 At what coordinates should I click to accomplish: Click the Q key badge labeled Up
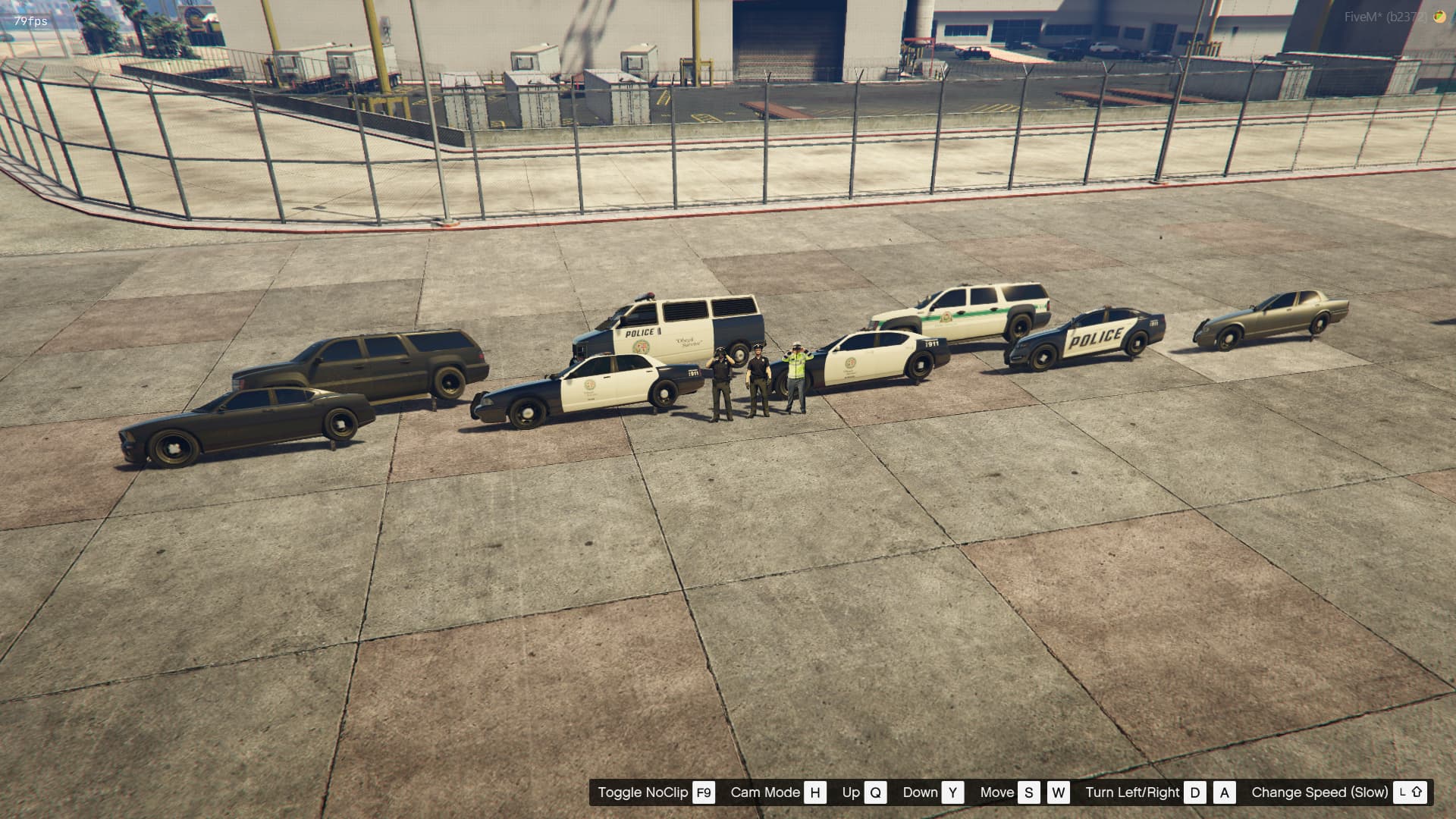[x=877, y=792]
